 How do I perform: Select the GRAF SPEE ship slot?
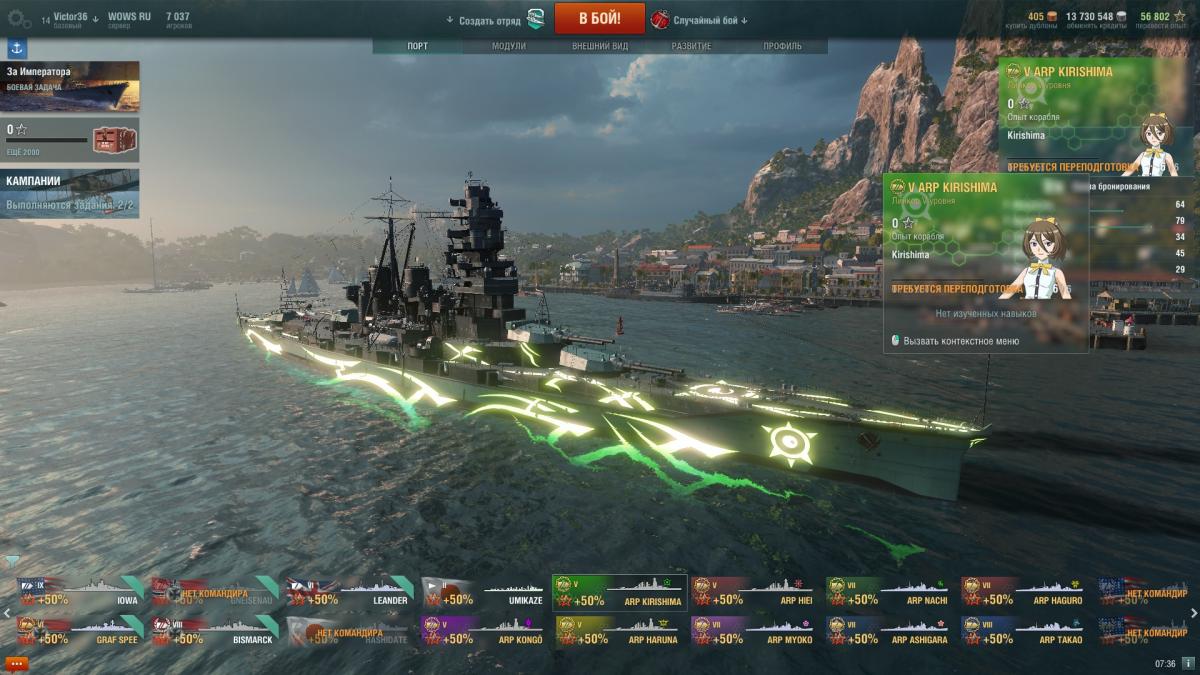(x=80, y=630)
